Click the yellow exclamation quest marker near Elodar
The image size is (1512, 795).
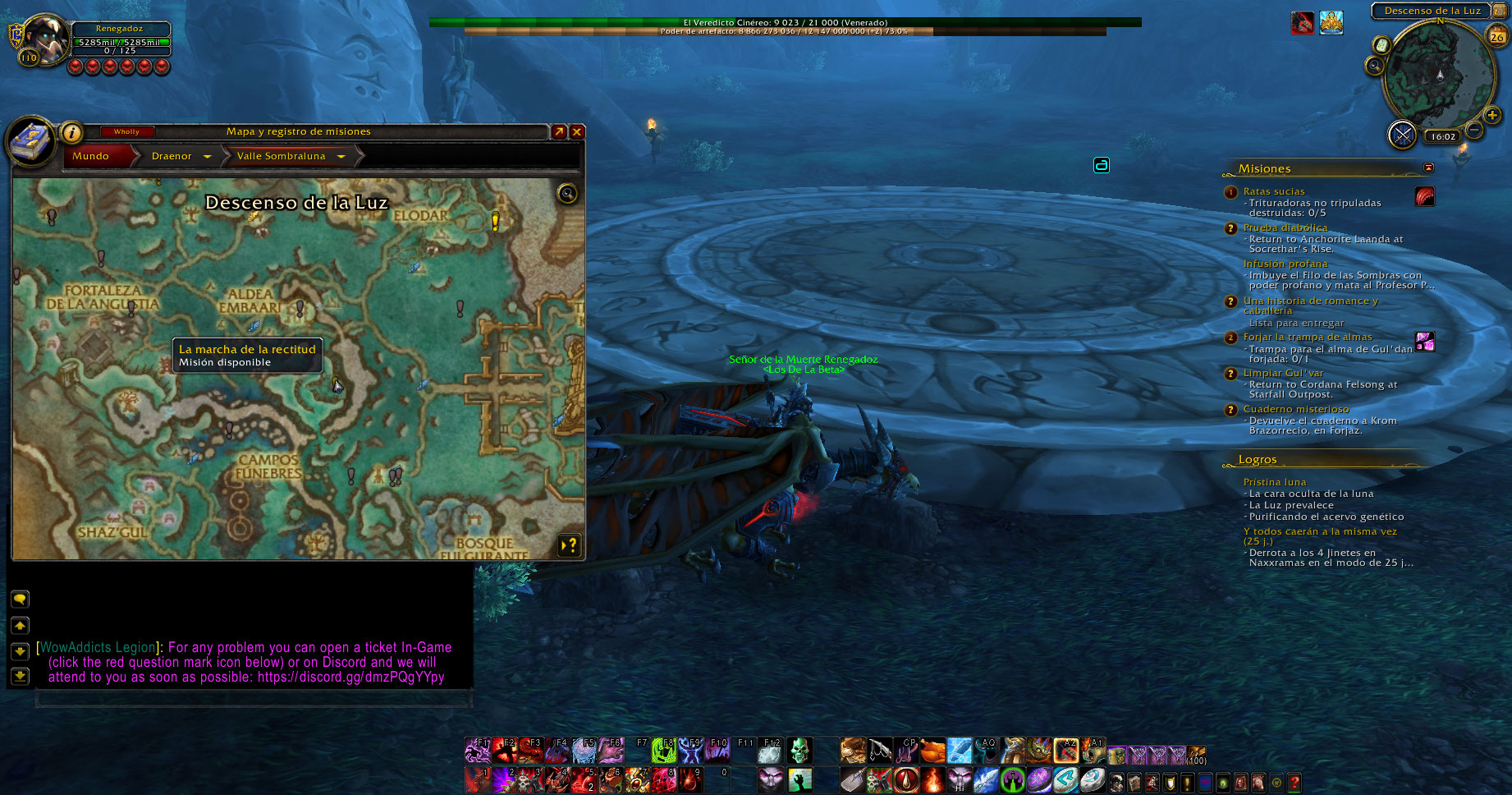[x=495, y=220]
